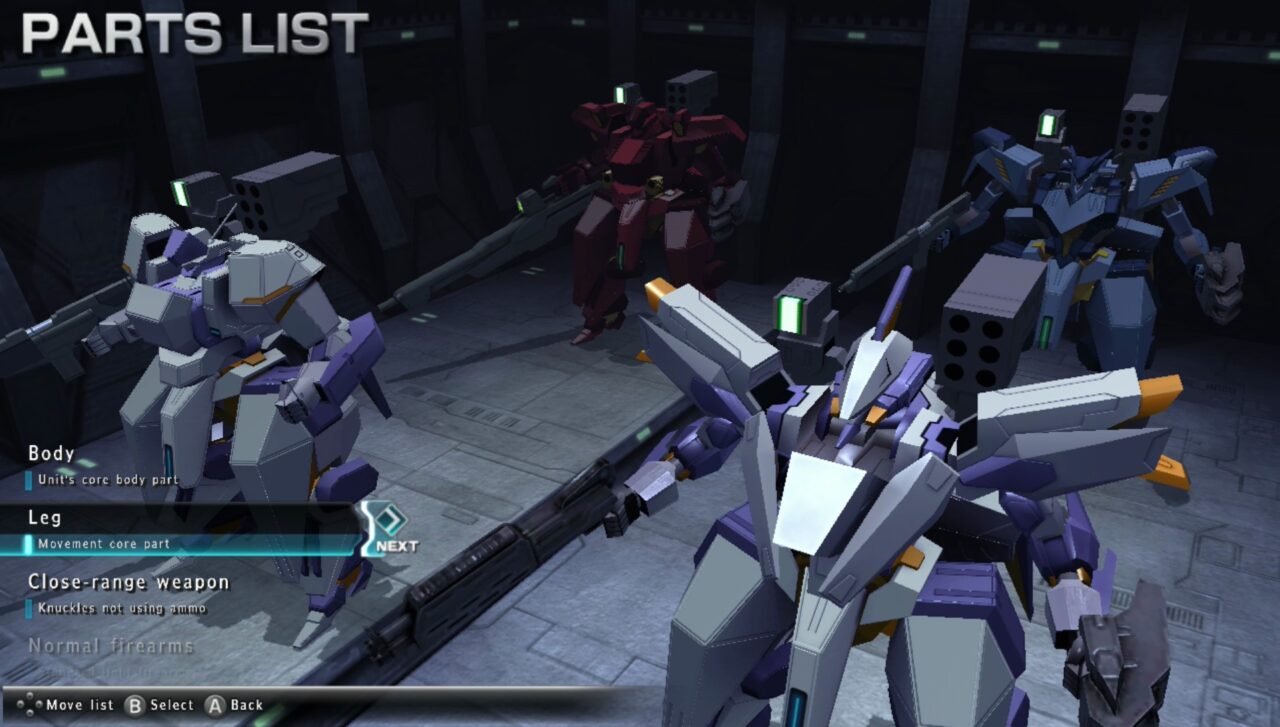
Task: Click the highlighted selection bar under Leg
Action: [x=180, y=545]
